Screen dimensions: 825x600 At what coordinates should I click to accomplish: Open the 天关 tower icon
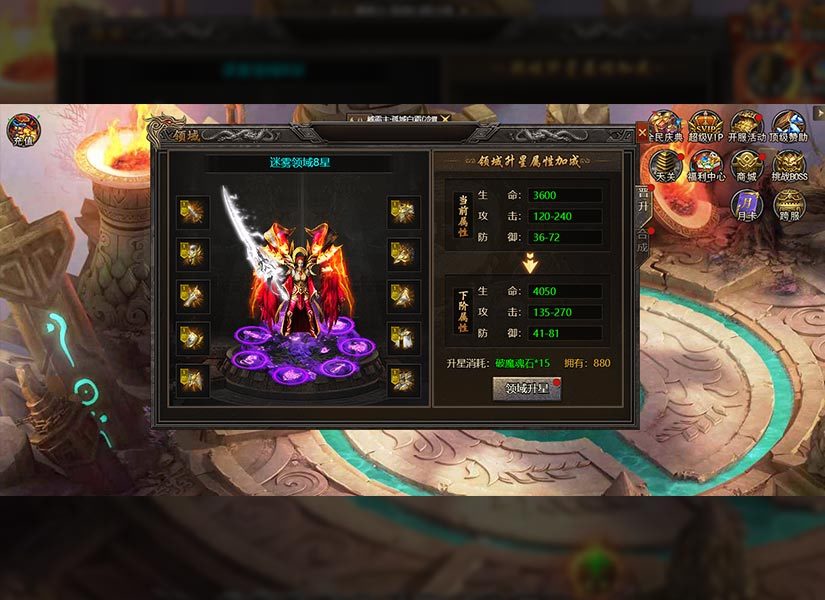click(x=665, y=166)
